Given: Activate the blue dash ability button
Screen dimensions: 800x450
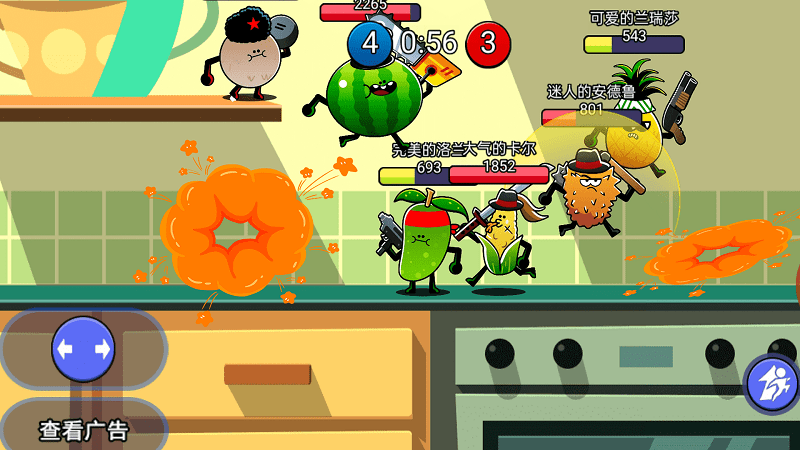Looking at the screenshot, I should click(x=775, y=384).
